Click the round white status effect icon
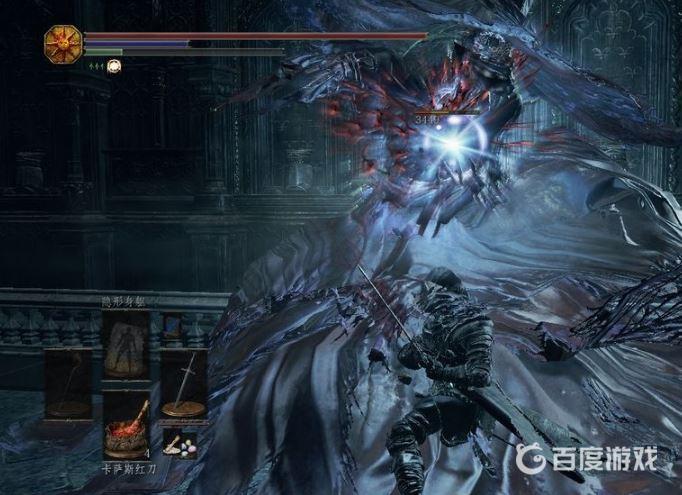The image size is (682, 495). pyautogui.click(x=115, y=66)
